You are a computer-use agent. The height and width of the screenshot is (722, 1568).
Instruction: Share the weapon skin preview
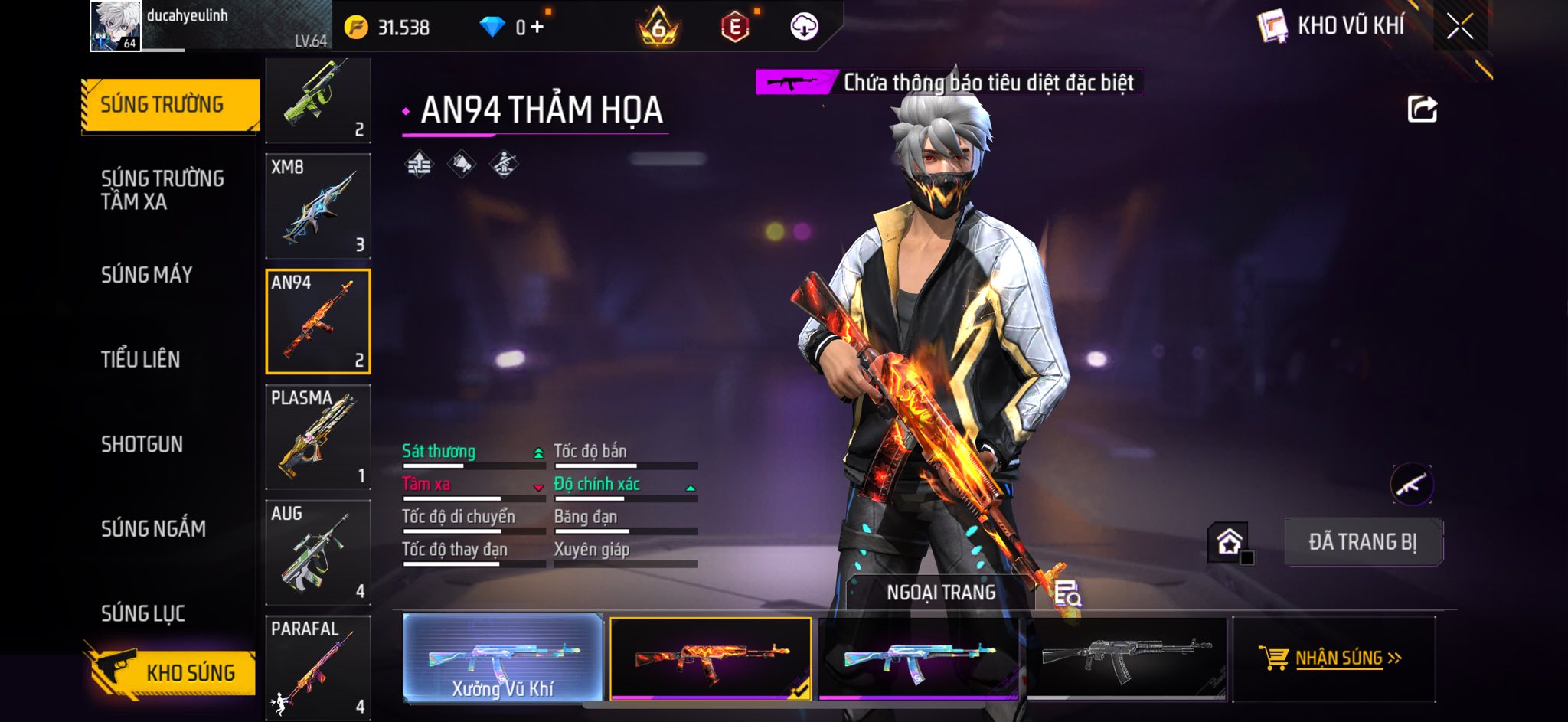point(1422,109)
